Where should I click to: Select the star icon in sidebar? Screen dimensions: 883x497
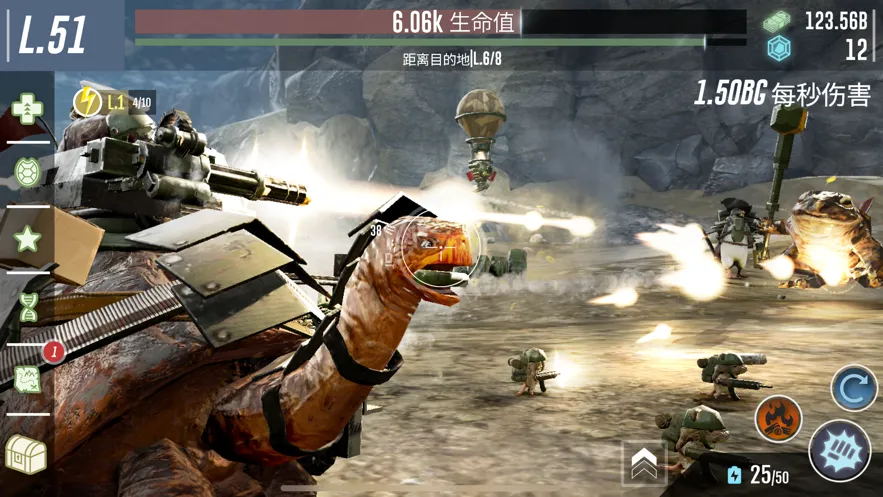tap(27, 238)
